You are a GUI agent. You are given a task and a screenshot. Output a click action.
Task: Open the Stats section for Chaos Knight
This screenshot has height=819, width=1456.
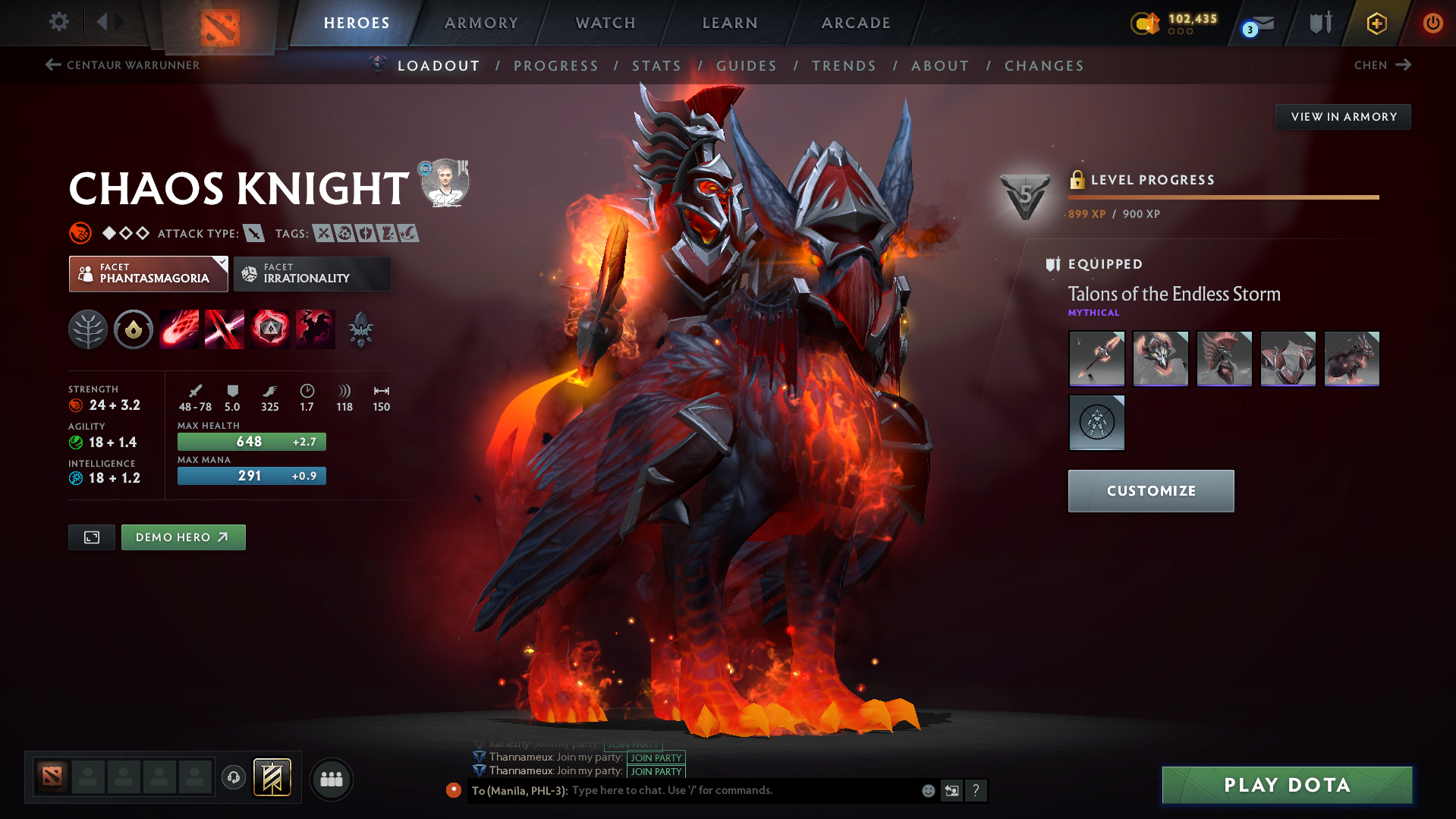coord(656,65)
